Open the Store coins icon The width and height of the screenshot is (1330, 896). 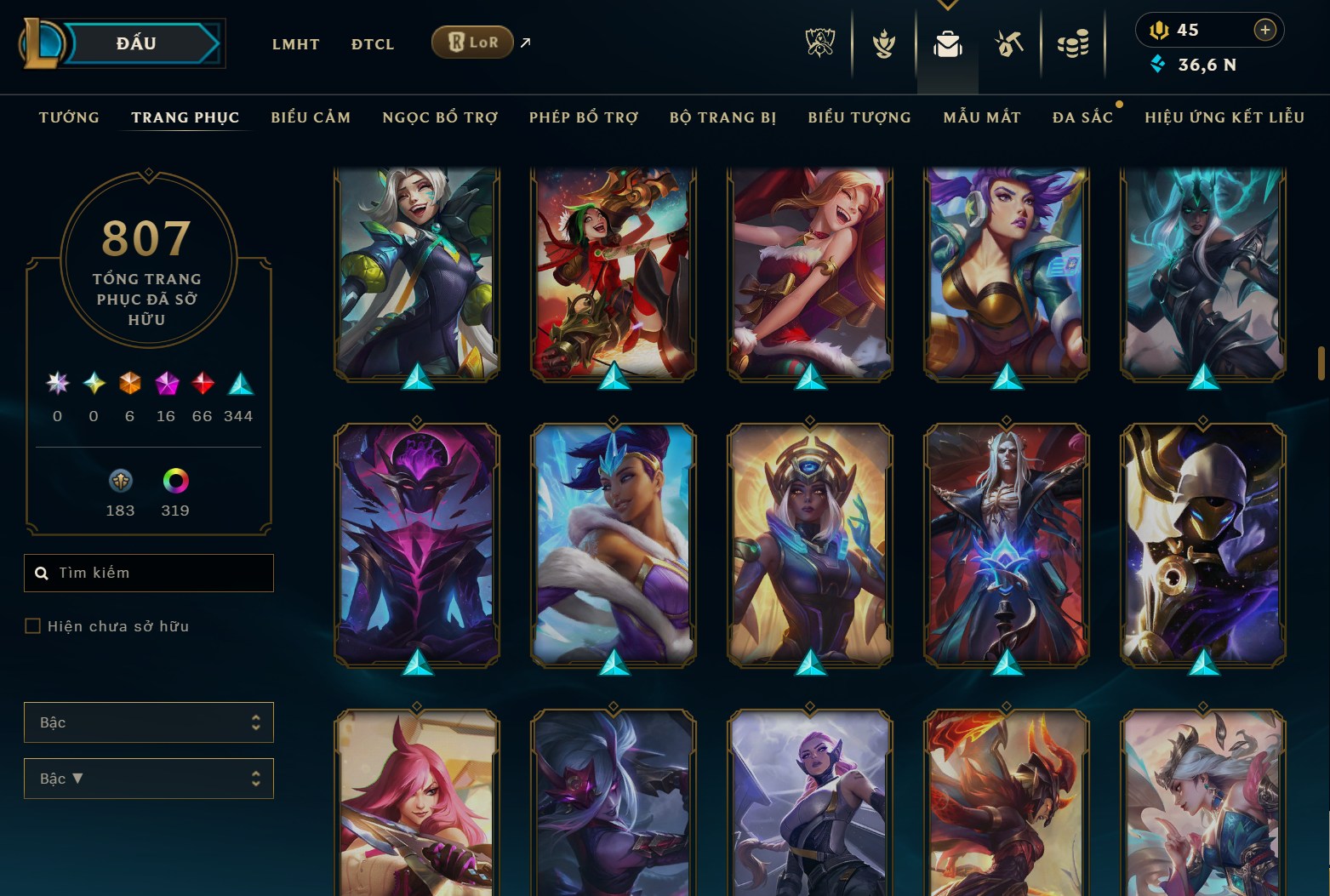[1073, 43]
